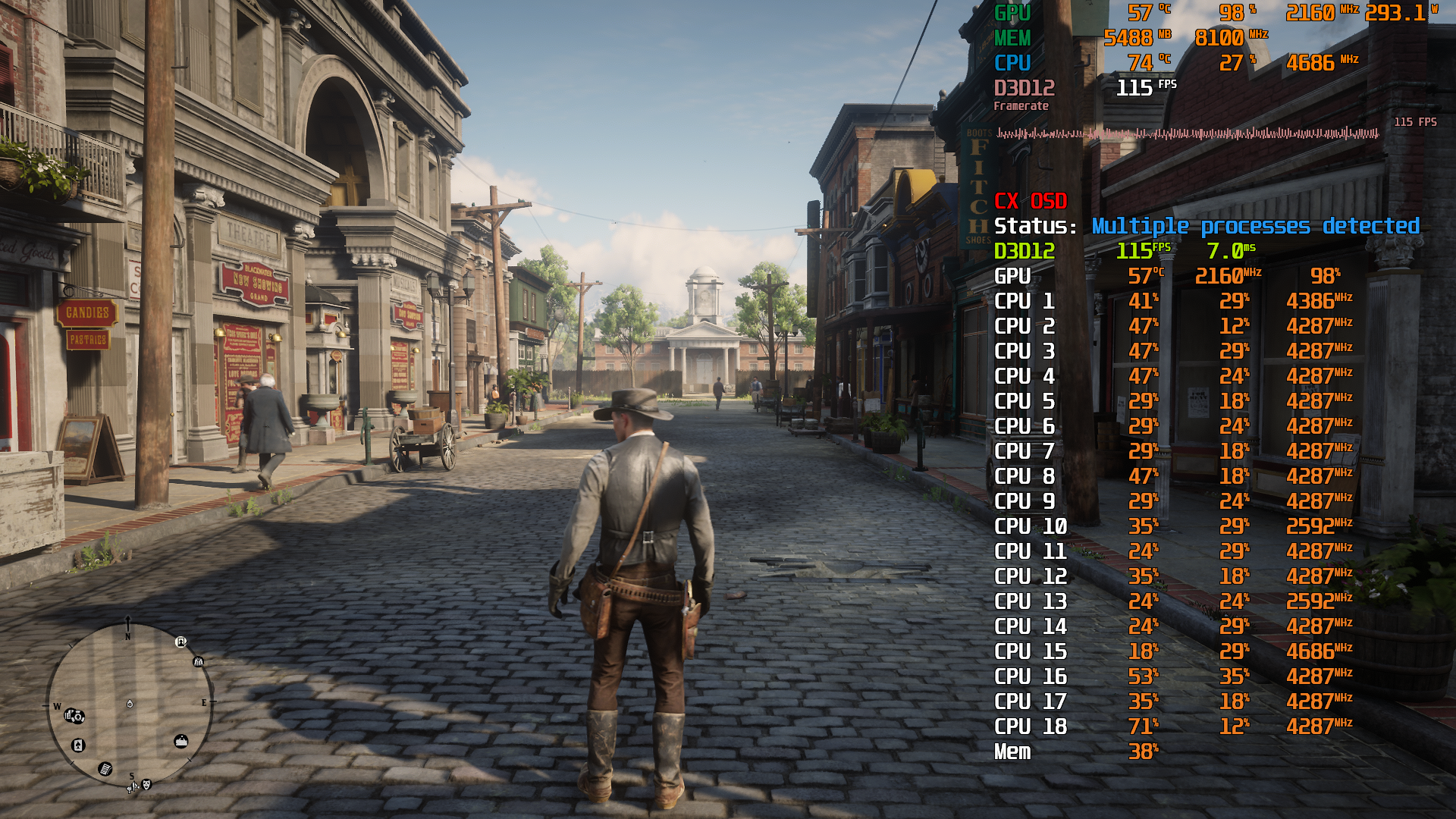Image resolution: width=1456 pixels, height=819 pixels.
Task: Select the white player marker at minimap center
Action: (x=130, y=704)
